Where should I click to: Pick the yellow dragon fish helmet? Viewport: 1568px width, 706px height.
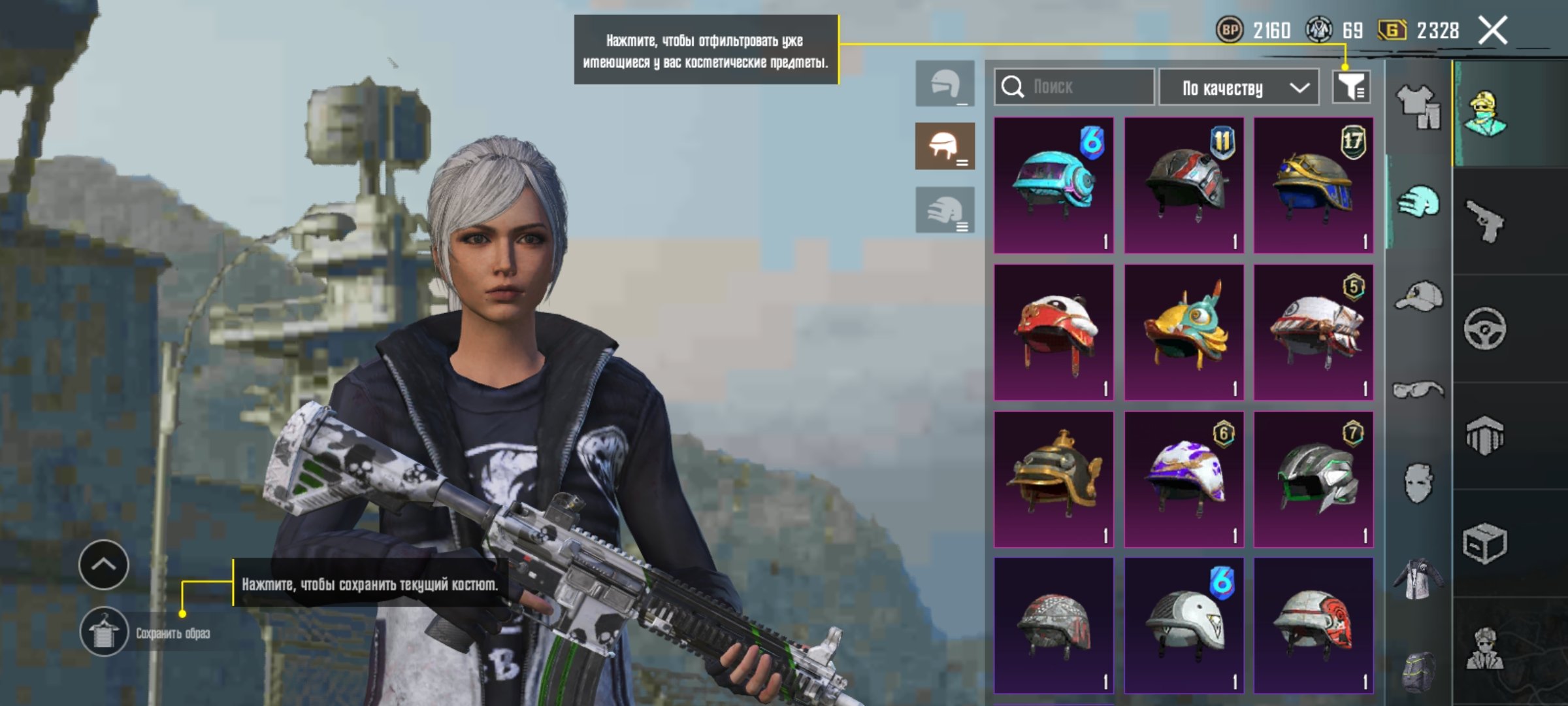pyautogui.click(x=1183, y=332)
